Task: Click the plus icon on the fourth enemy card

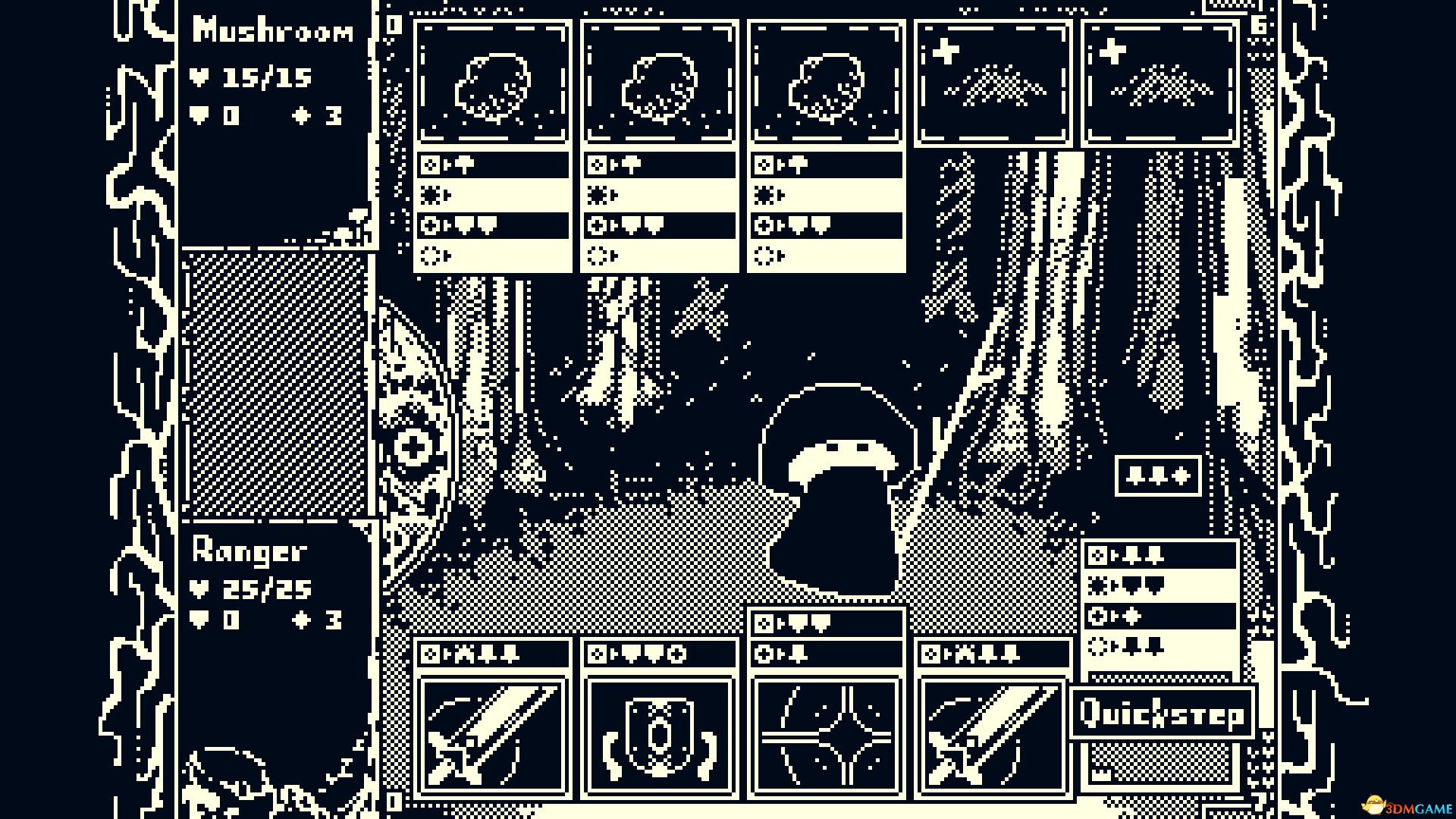Action: [x=944, y=52]
